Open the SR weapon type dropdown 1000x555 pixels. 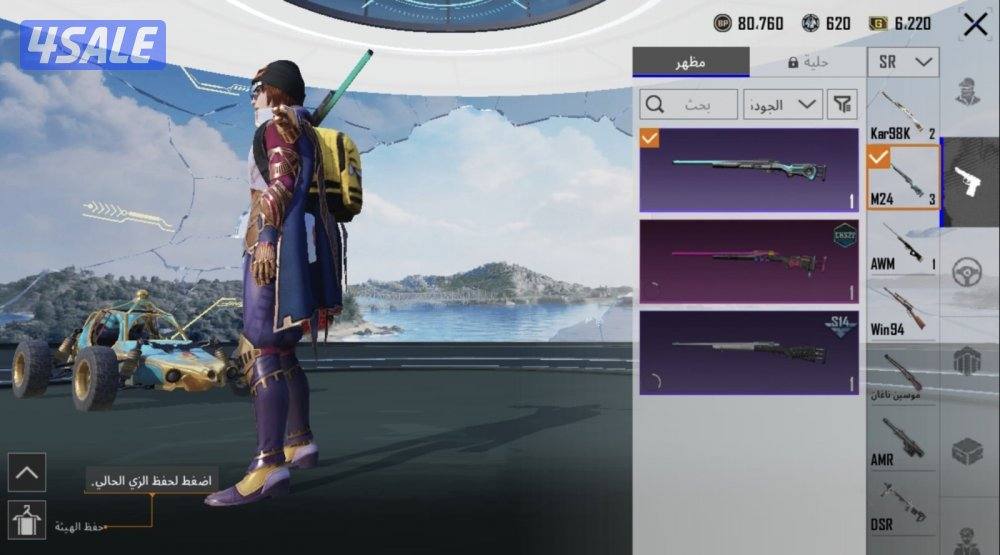[903, 62]
